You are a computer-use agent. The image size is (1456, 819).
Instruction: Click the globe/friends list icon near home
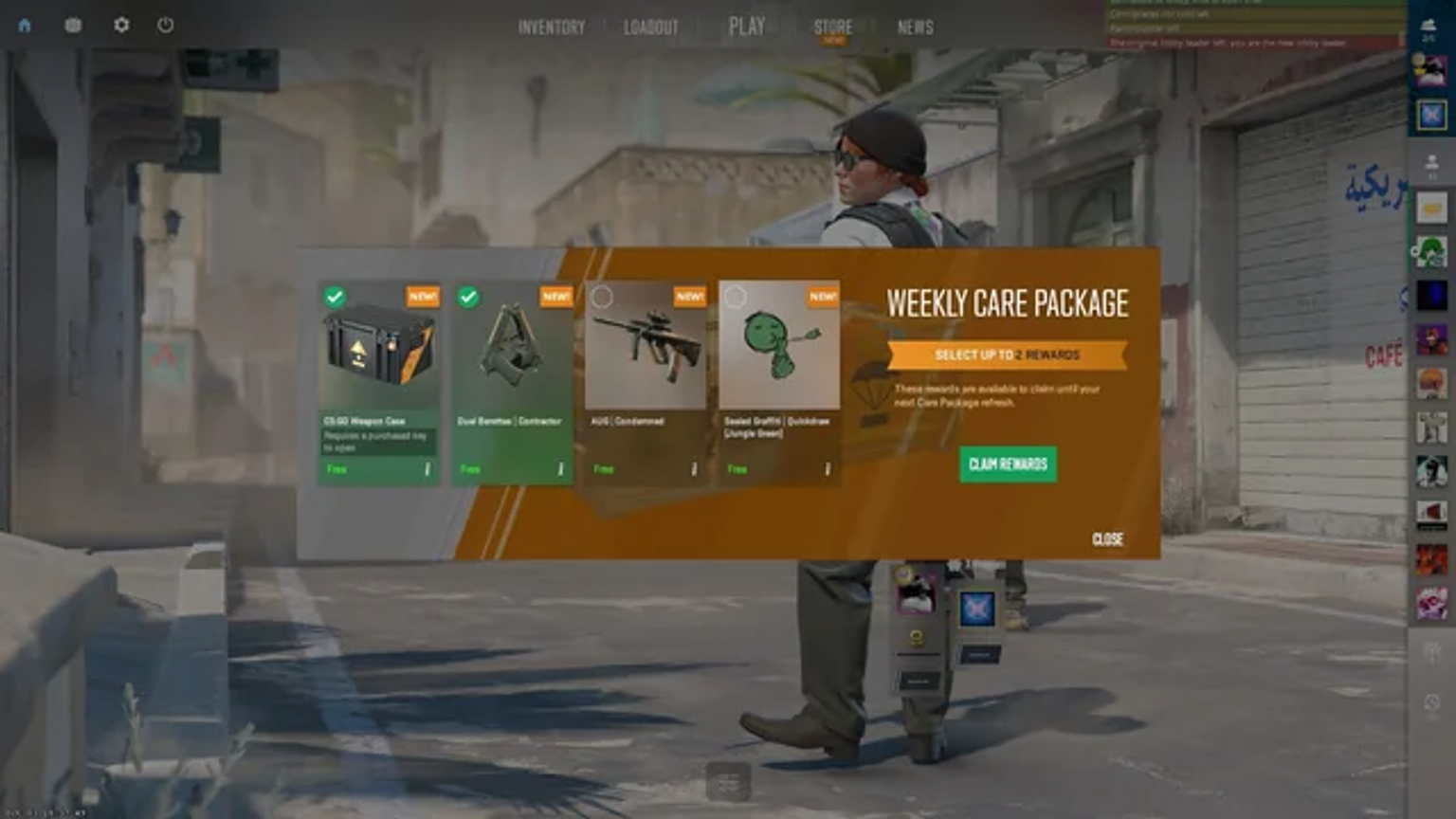tap(71, 26)
